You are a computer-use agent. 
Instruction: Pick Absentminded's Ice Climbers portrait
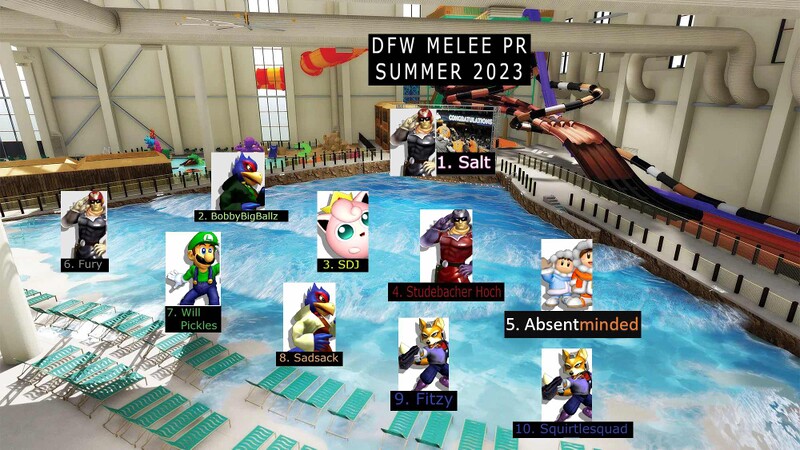coord(566,274)
